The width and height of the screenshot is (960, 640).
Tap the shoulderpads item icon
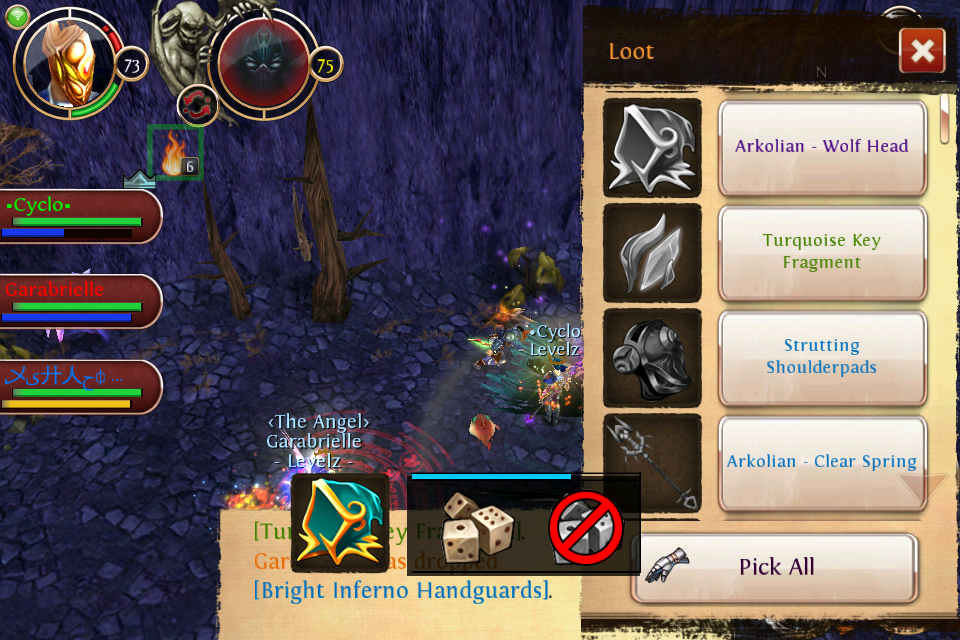tap(653, 357)
